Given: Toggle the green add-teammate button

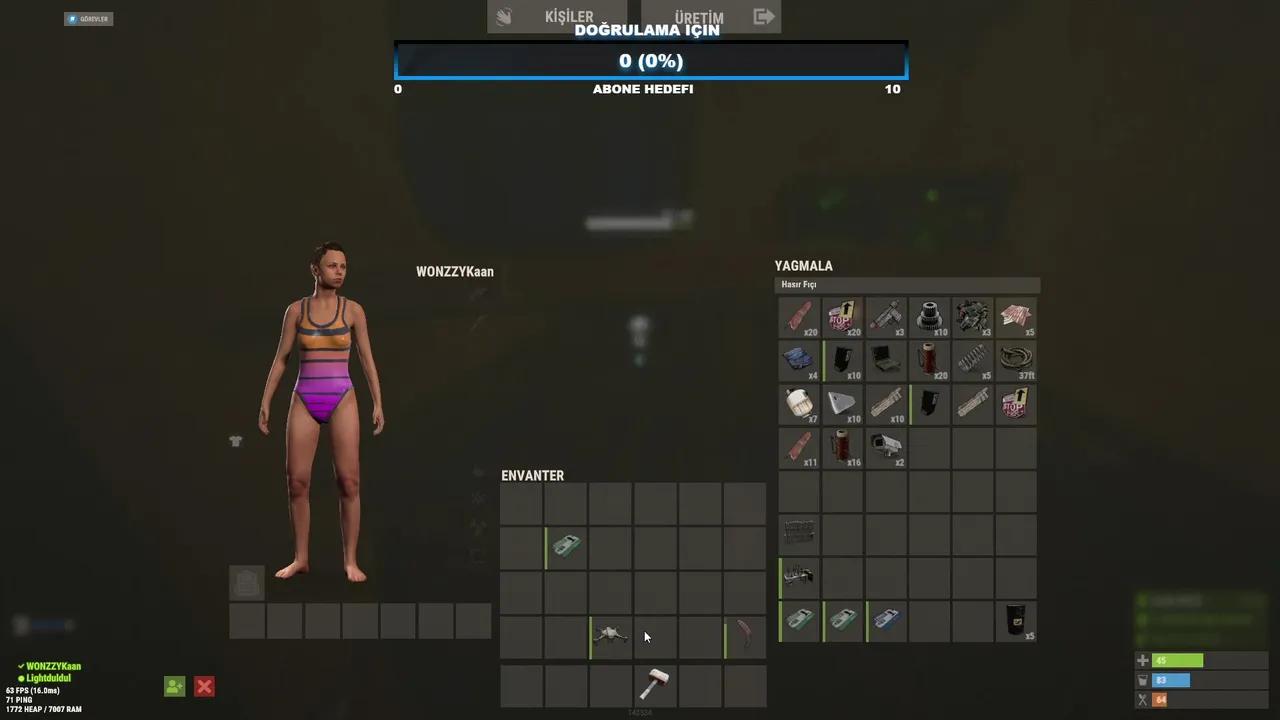Looking at the screenshot, I should [x=174, y=686].
